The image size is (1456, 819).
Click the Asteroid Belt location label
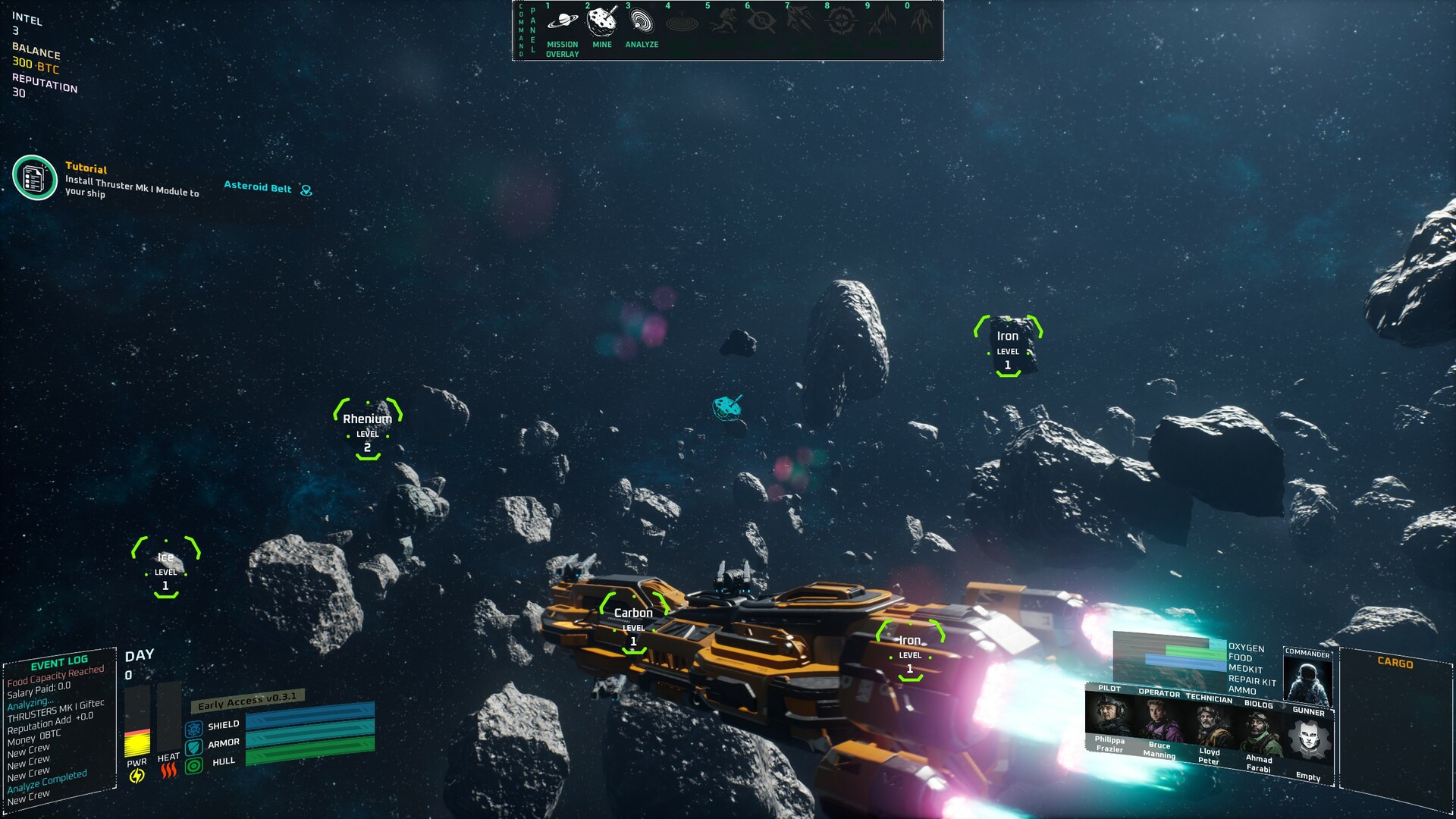(x=258, y=187)
